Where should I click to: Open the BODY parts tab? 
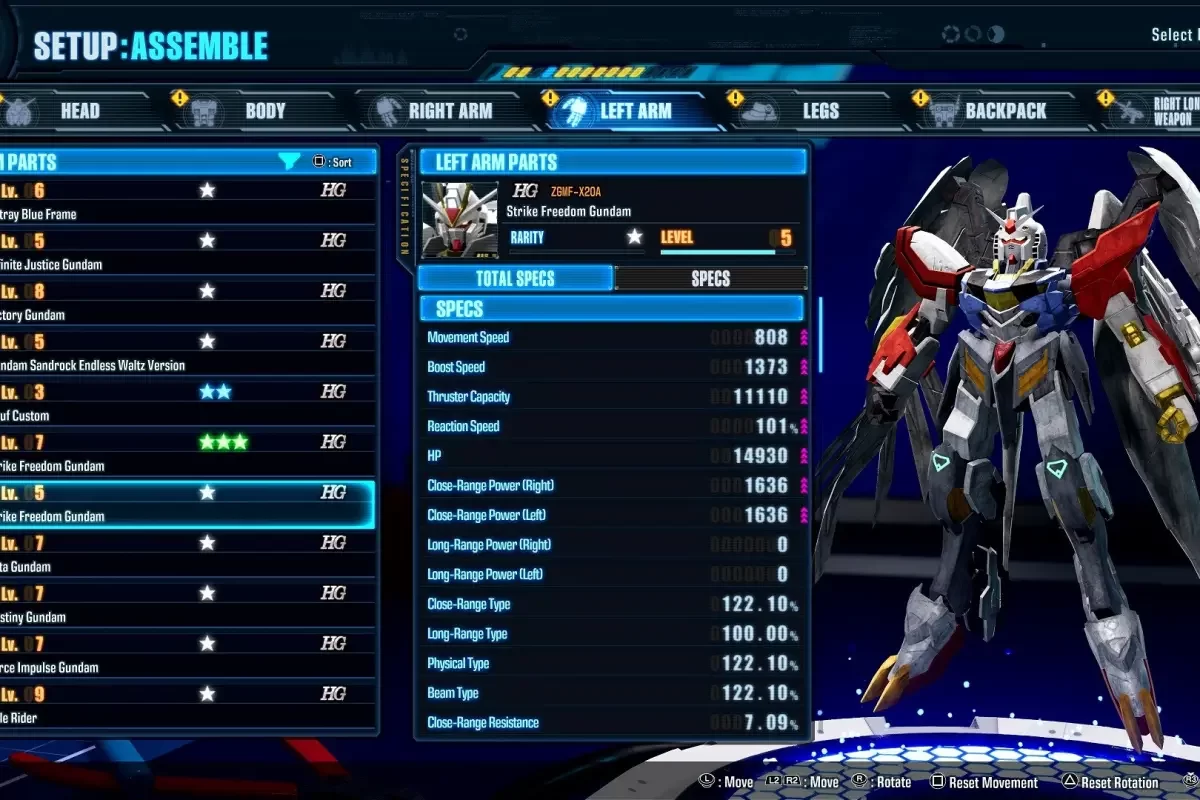(265, 111)
